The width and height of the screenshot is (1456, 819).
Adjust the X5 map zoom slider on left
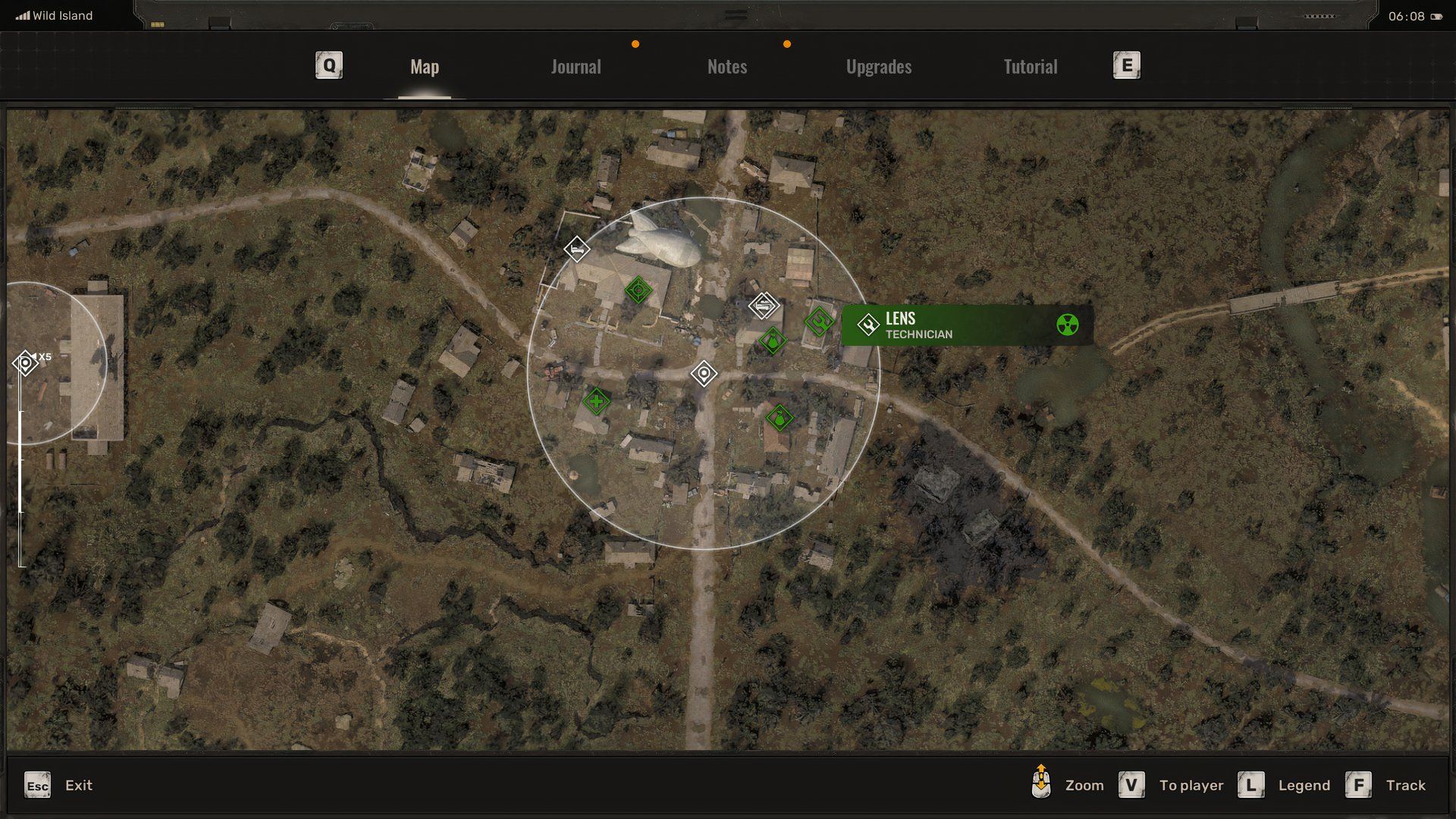24,362
